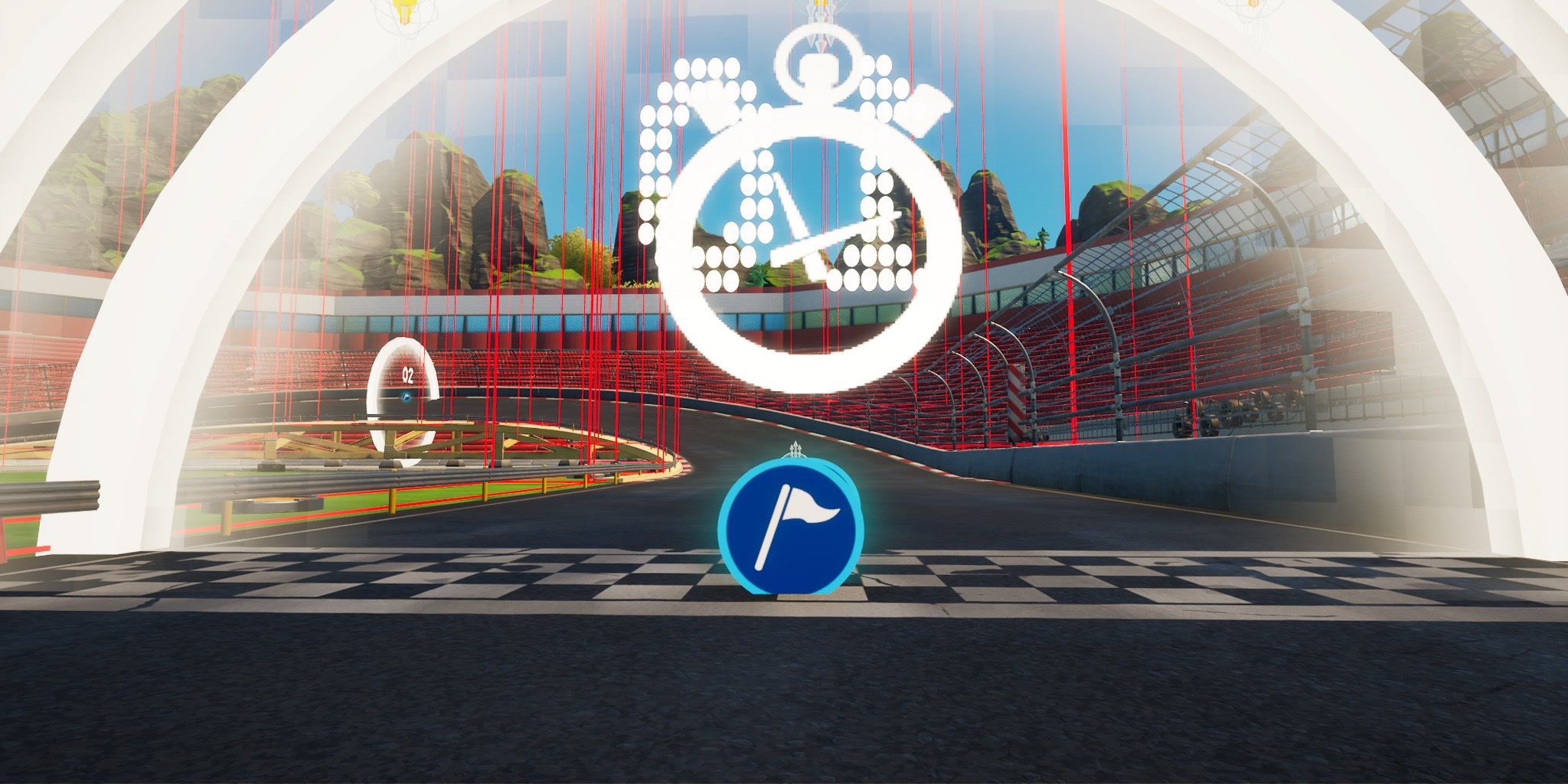
Task: Click the red-white striped barrier pole
Action: click(x=1015, y=400)
